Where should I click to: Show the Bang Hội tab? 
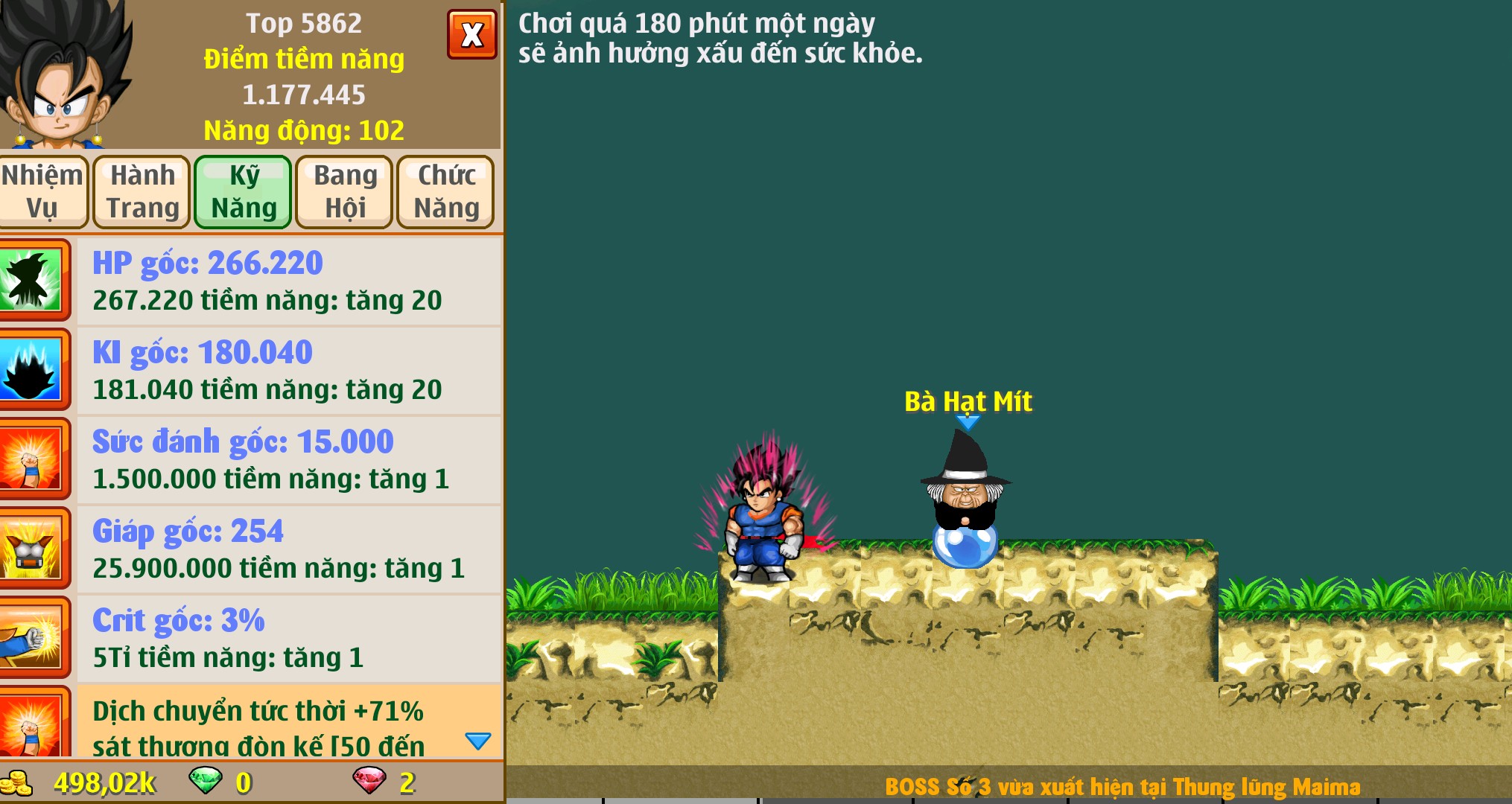coord(345,191)
